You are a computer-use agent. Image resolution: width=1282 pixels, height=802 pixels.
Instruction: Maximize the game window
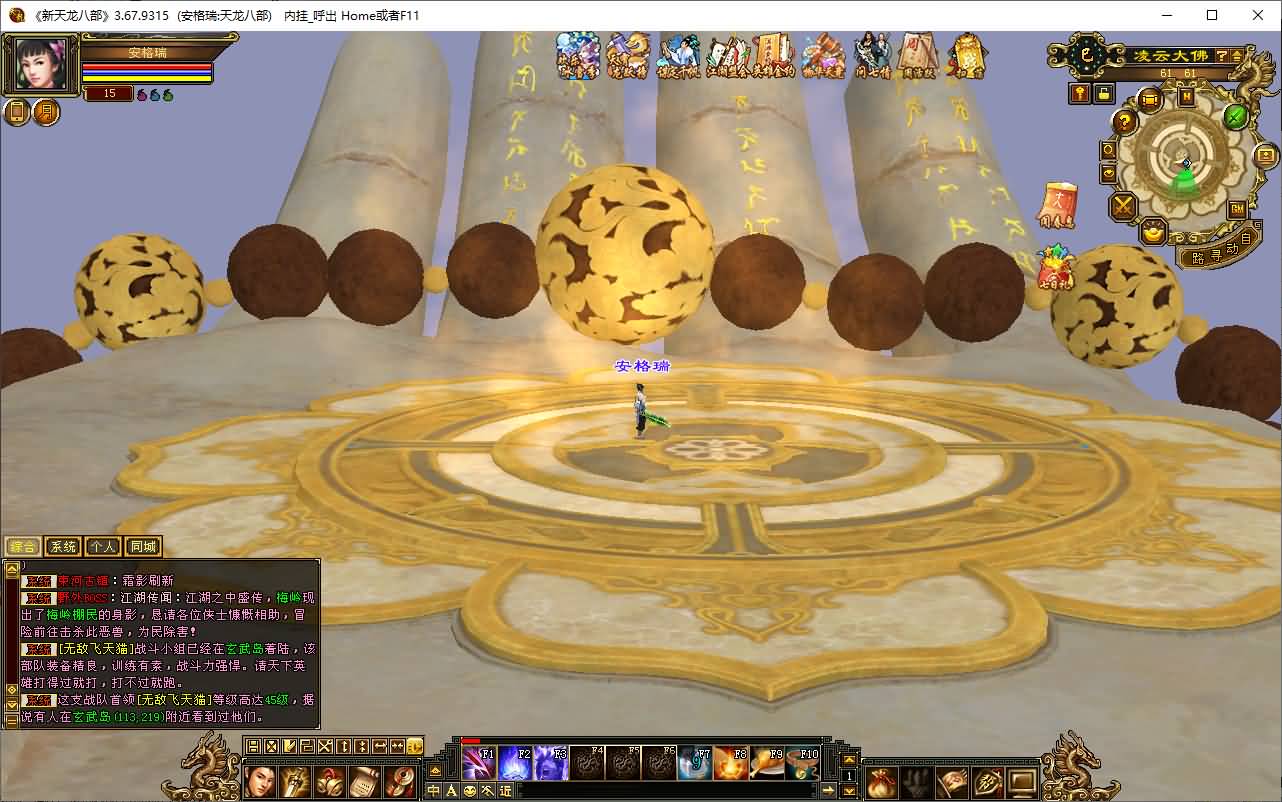click(x=1212, y=15)
